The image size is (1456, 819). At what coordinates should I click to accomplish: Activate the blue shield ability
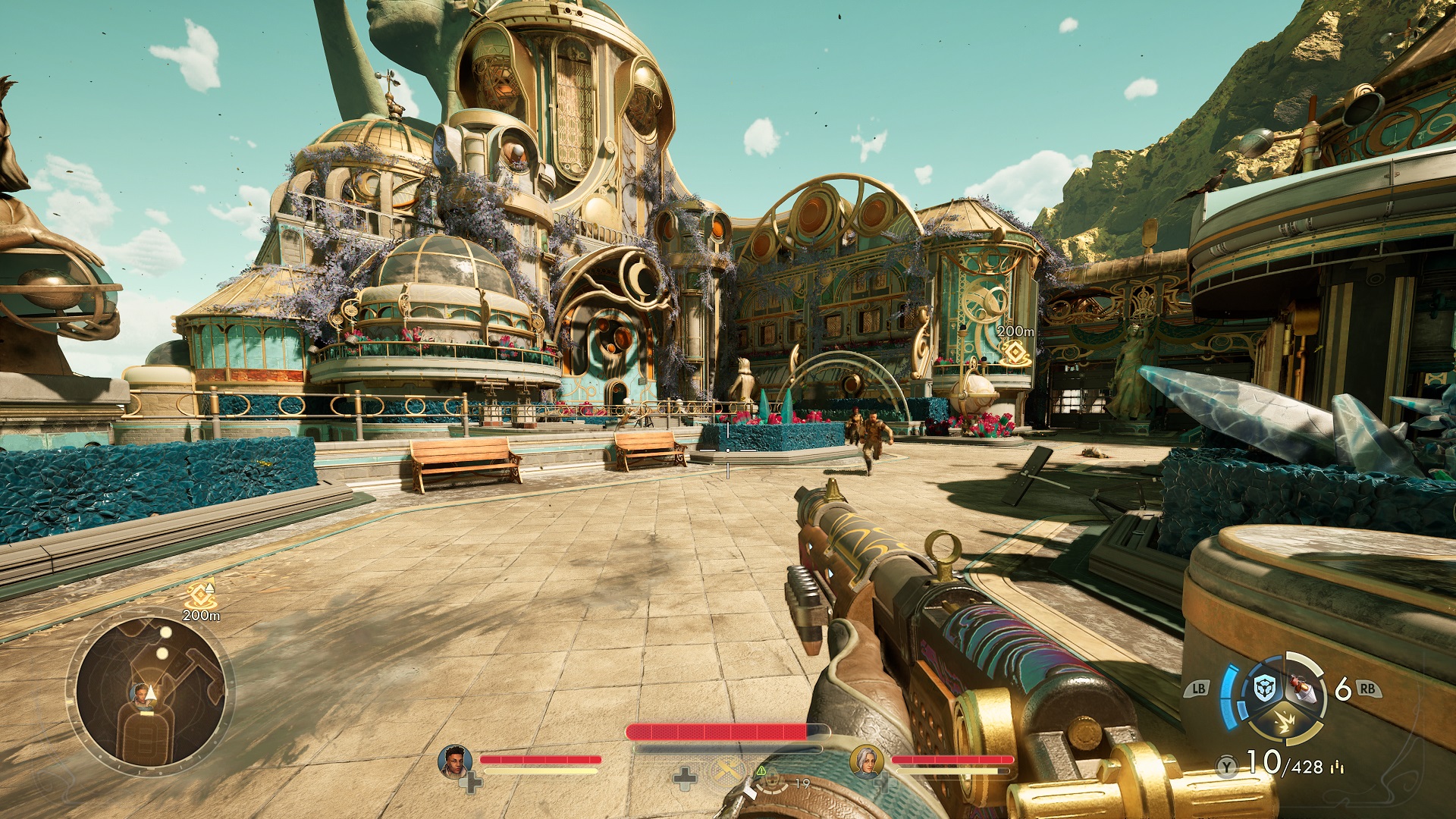pyautogui.click(x=1263, y=689)
